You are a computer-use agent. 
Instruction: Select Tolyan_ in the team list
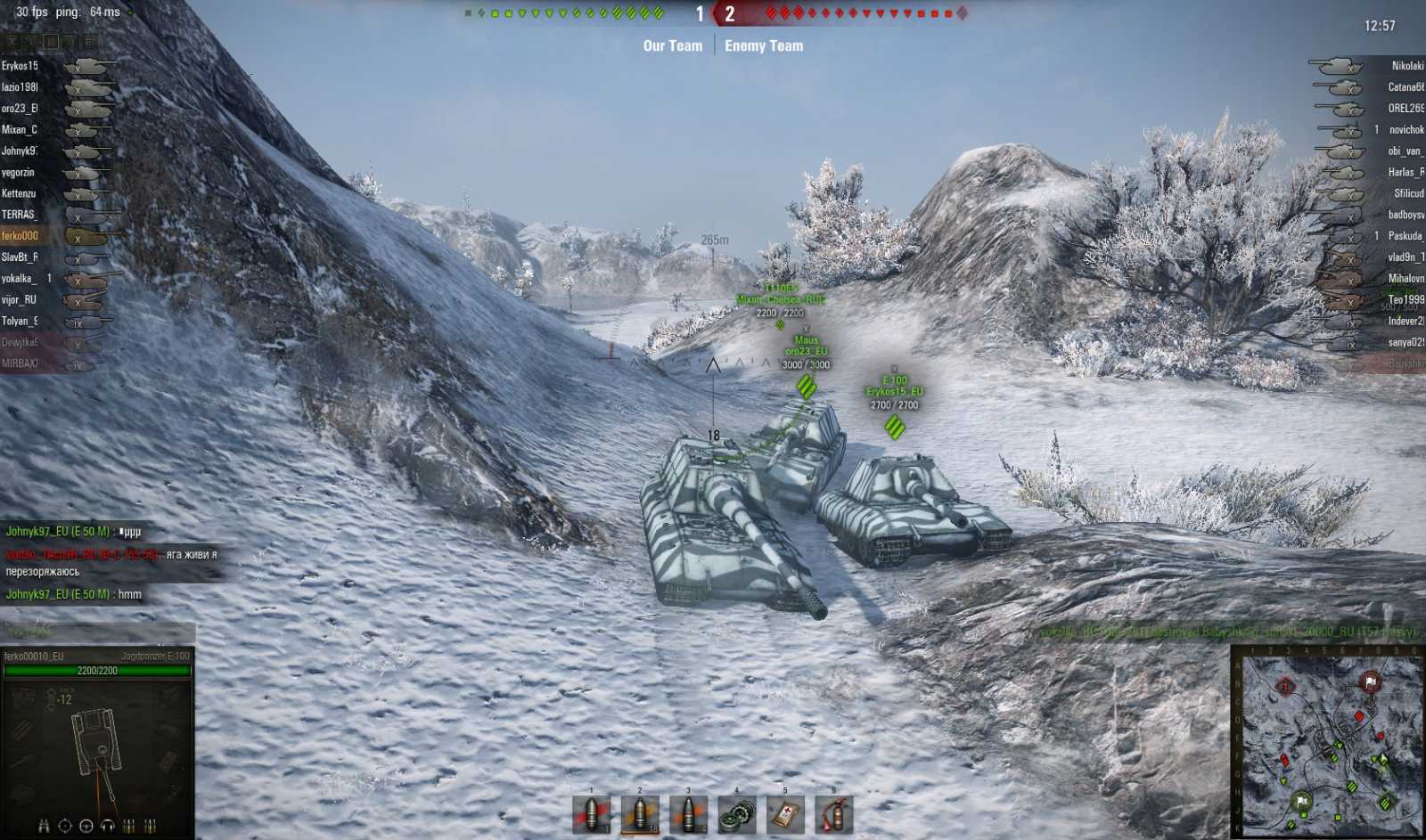pyautogui.click(x=20, y=322)
